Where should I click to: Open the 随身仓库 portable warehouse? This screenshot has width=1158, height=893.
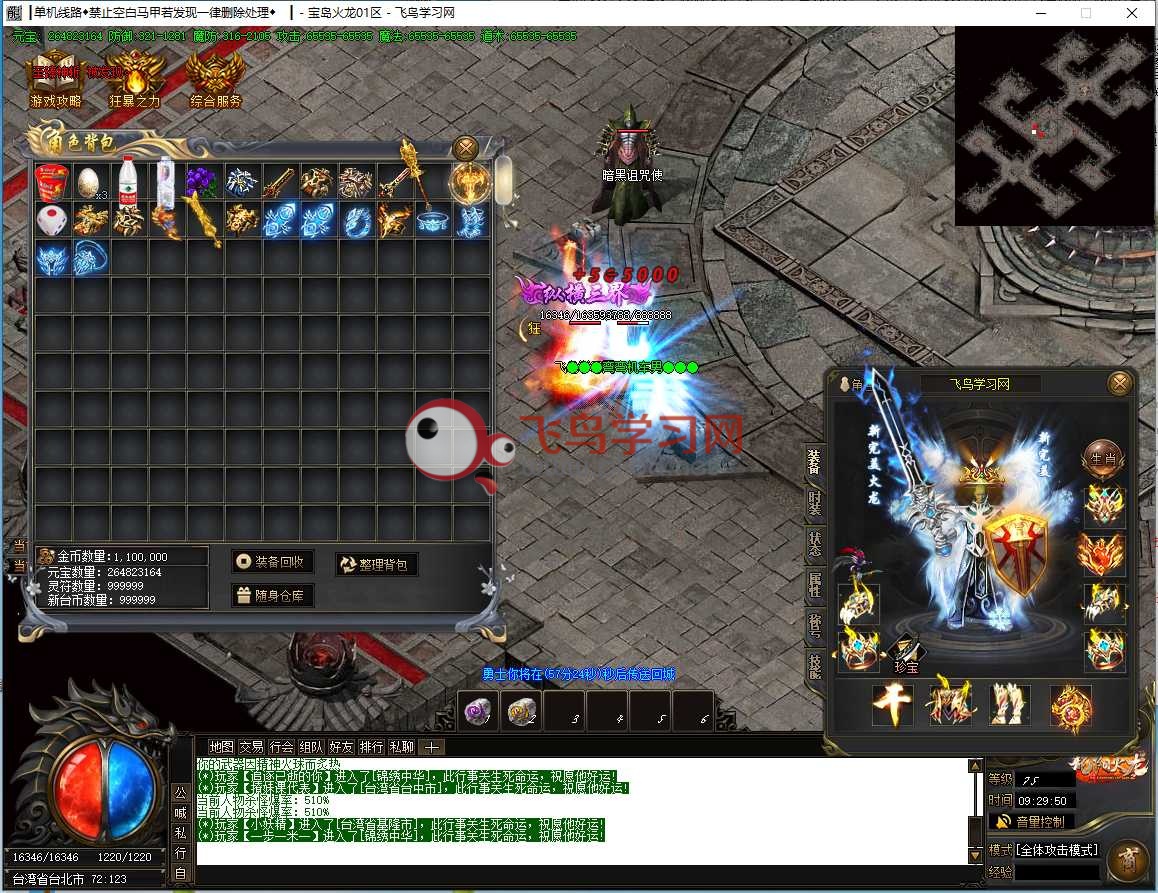272,596
